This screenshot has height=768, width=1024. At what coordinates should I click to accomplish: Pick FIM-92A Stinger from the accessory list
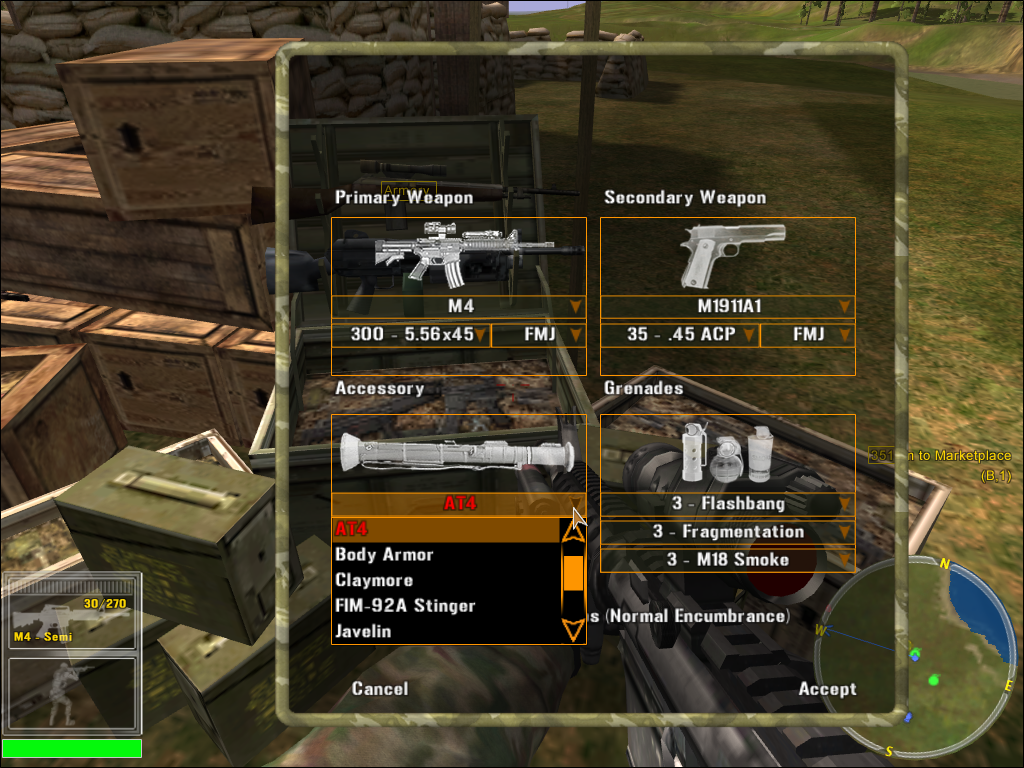(x=405, y=606)
